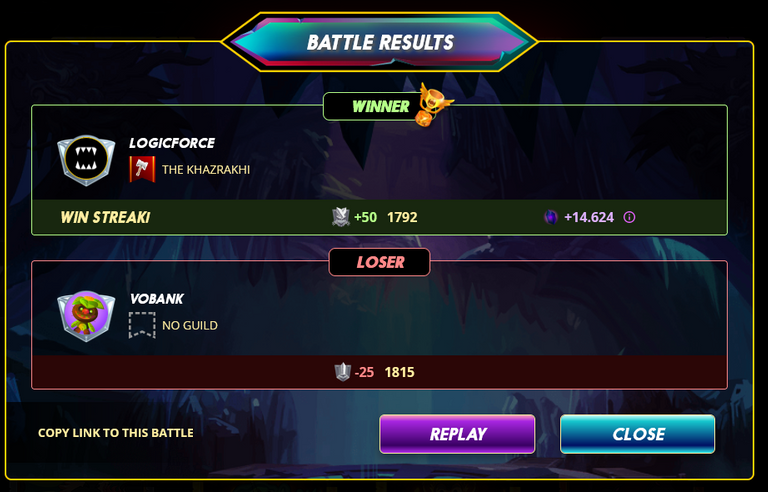Select the LOGICFORCE player name
Viewport: 768px width, 492px height.
click(172, 143)
